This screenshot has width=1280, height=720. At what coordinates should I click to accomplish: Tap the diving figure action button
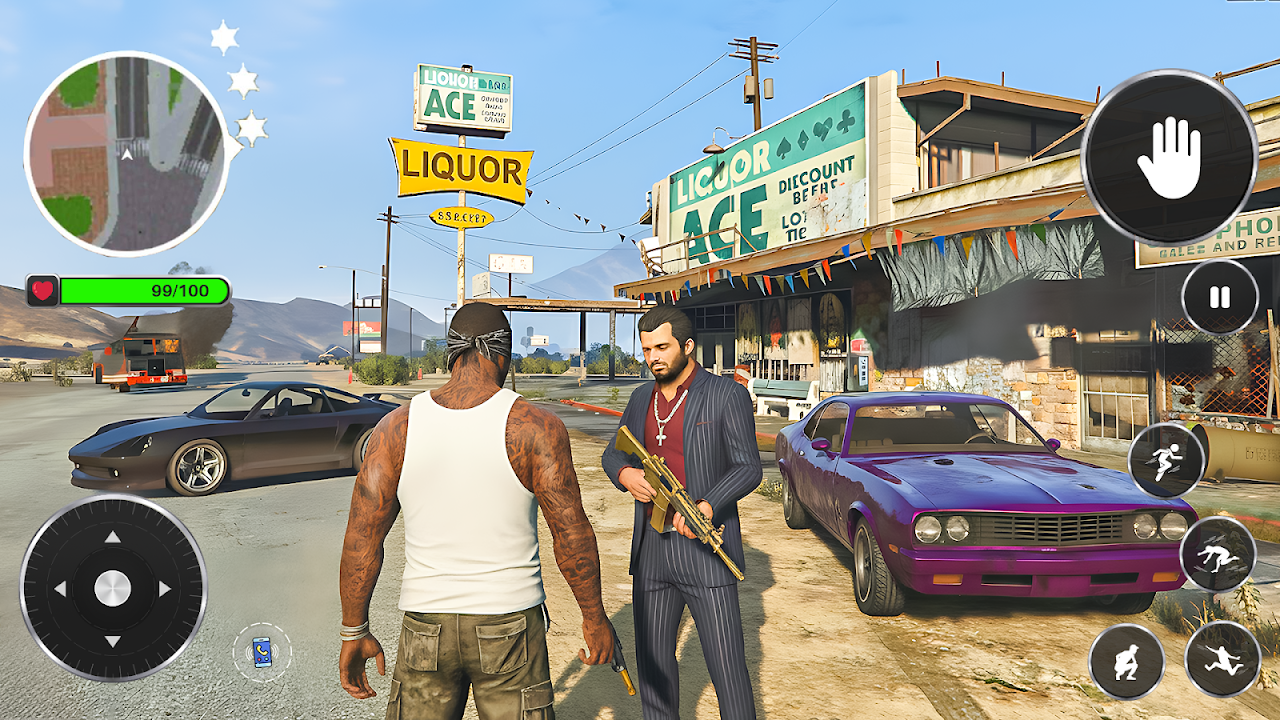click(1217, 554)
